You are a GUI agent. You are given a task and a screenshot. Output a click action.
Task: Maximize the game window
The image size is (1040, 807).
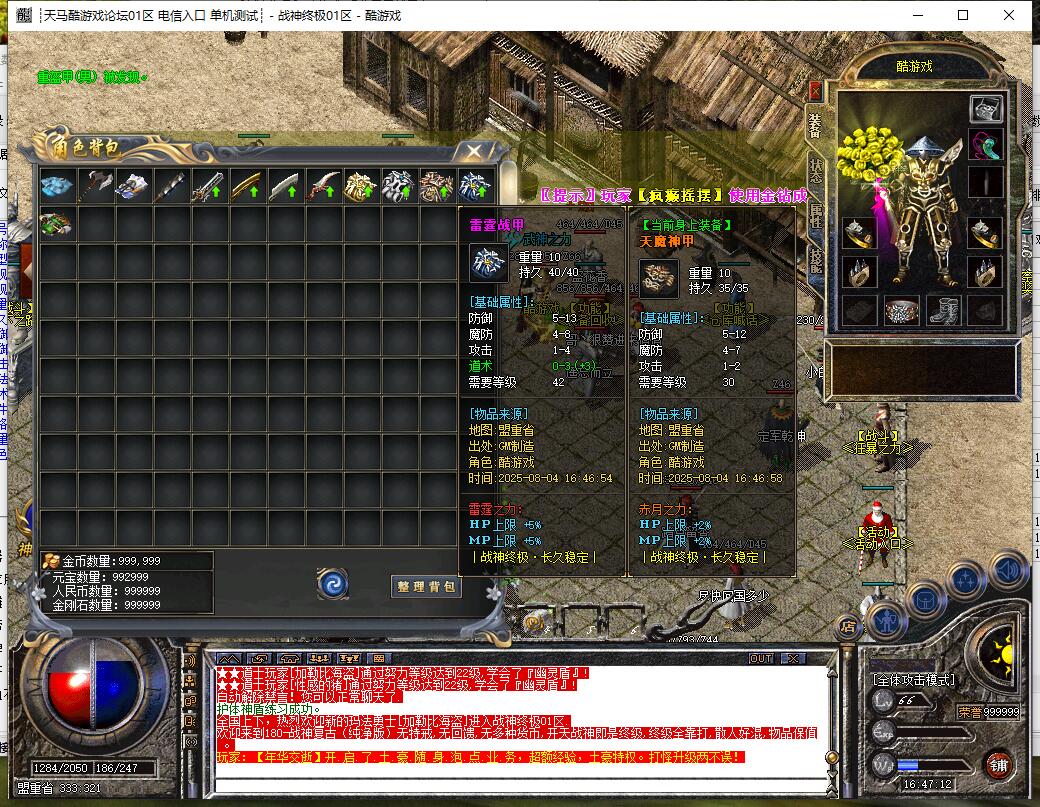963,15
